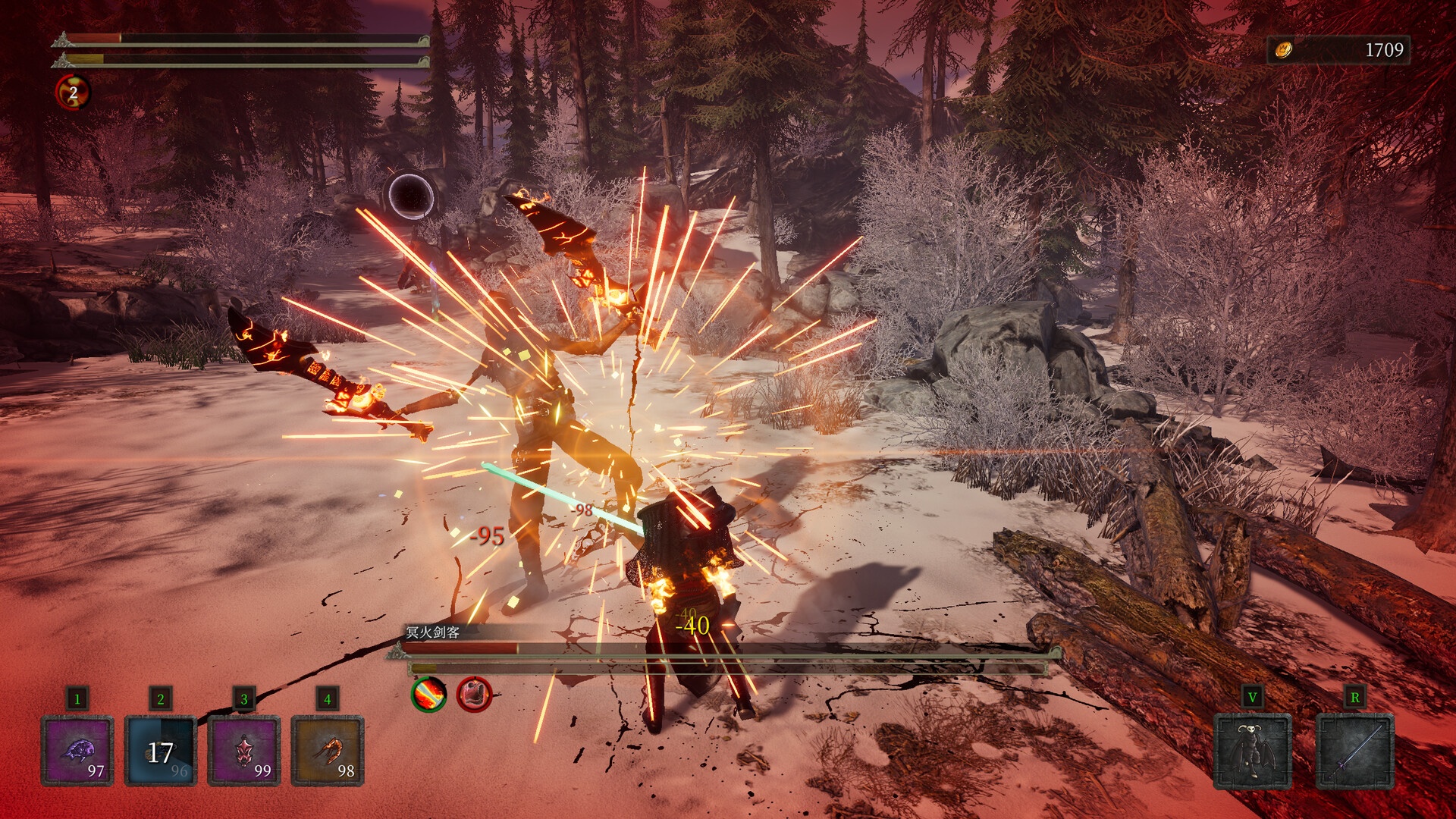Select the cooldown item slot showing 17

(x=161, y=751)
